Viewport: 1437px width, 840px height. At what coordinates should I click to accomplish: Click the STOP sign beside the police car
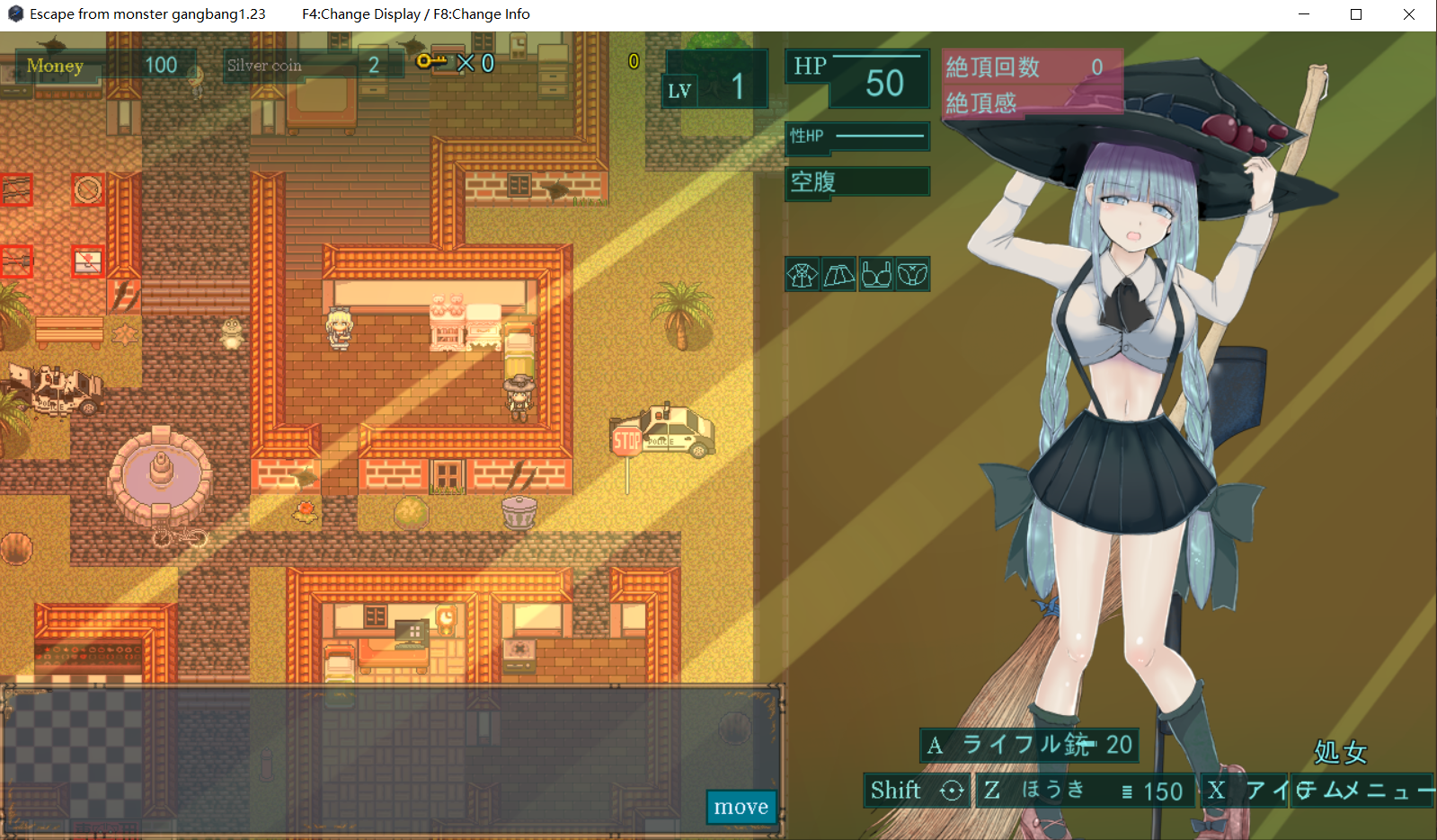coord(625,439)
